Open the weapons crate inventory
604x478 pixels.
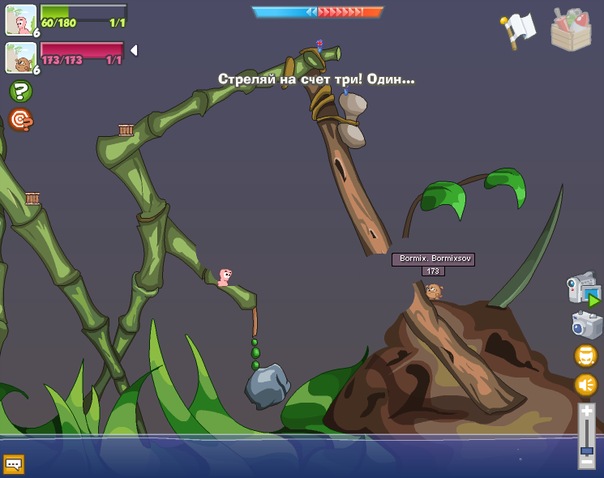click(x=571, y=28)
